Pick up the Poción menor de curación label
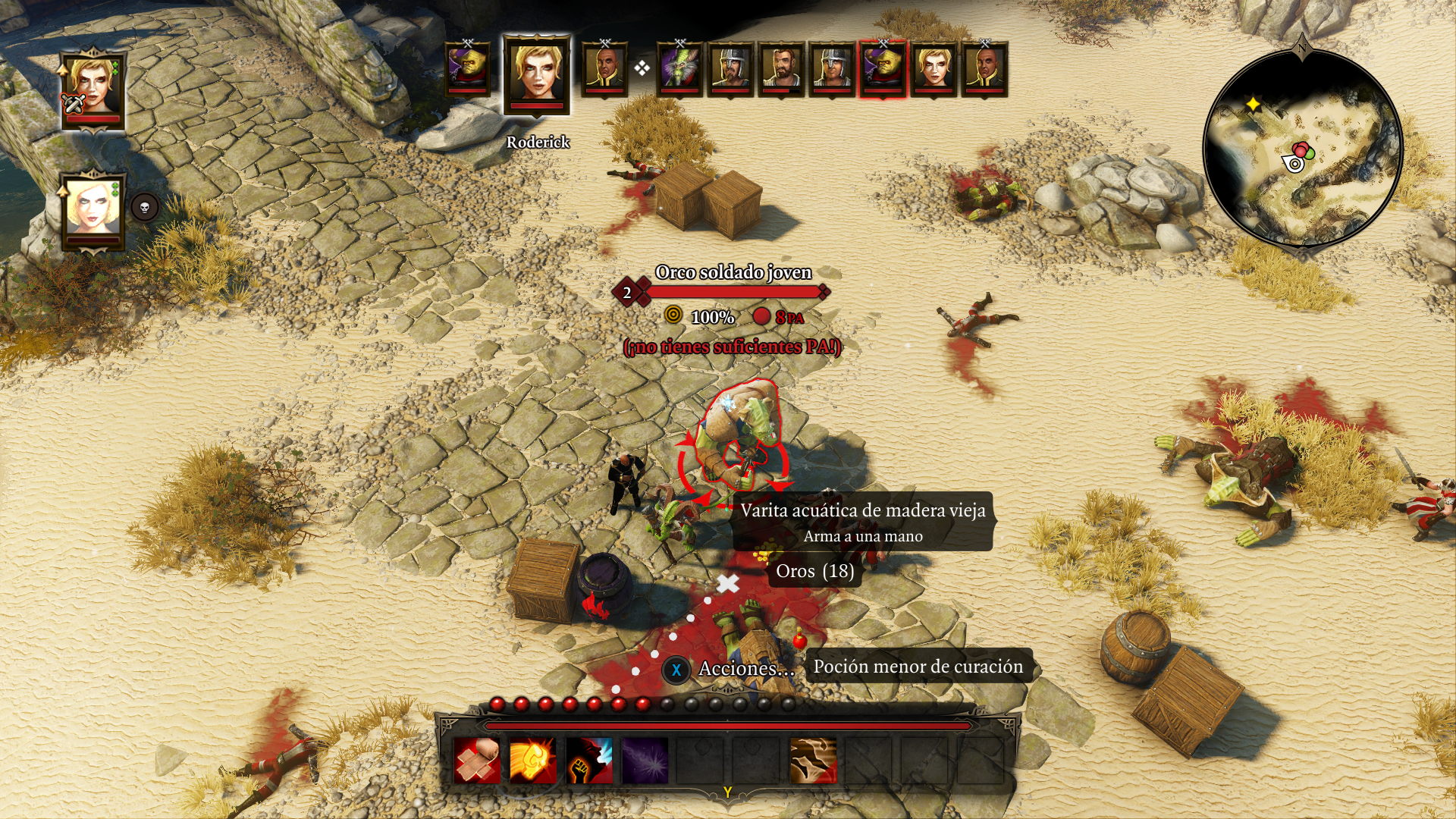Screen dimensions: 1456x819 click(918, 667)
